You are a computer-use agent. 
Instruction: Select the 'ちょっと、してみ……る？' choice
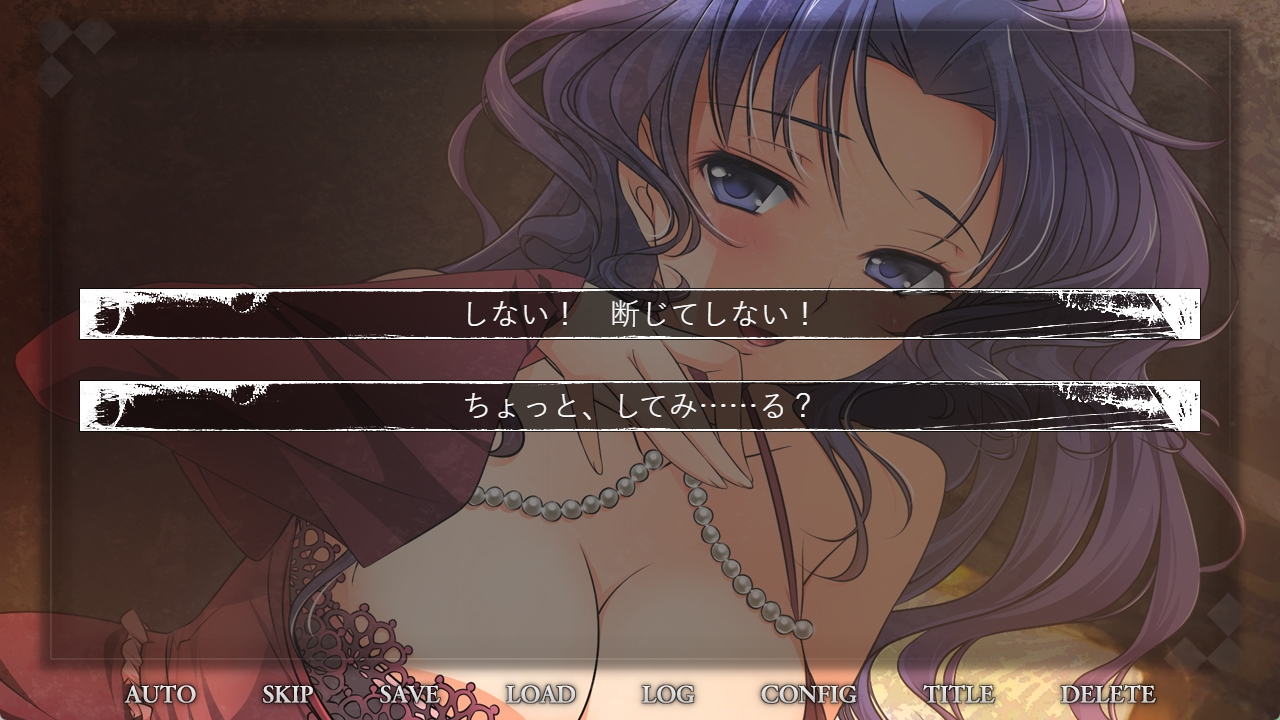640,406
